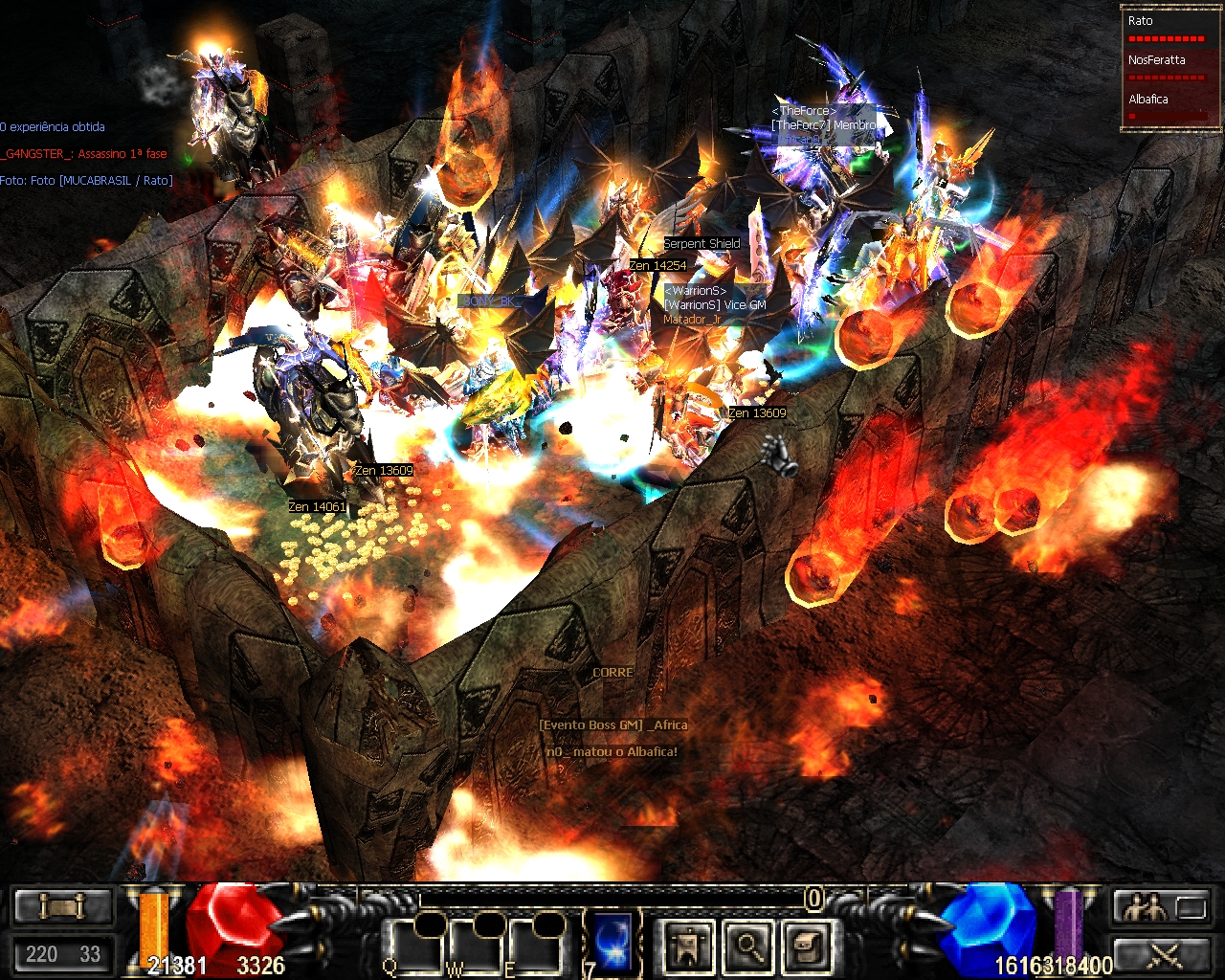Open the inventory chest button
Viewport: 1225px width, 980px height.
pyautogui.click(x=808, y=946)
